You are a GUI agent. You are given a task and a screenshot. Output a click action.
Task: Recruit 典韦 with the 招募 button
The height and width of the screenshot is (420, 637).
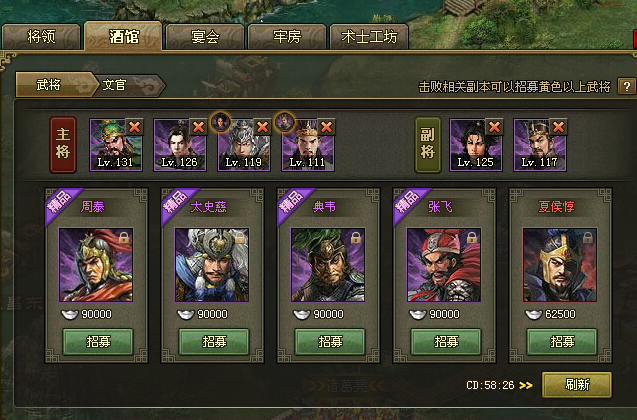pyautogui.click(x=329, y=340)
